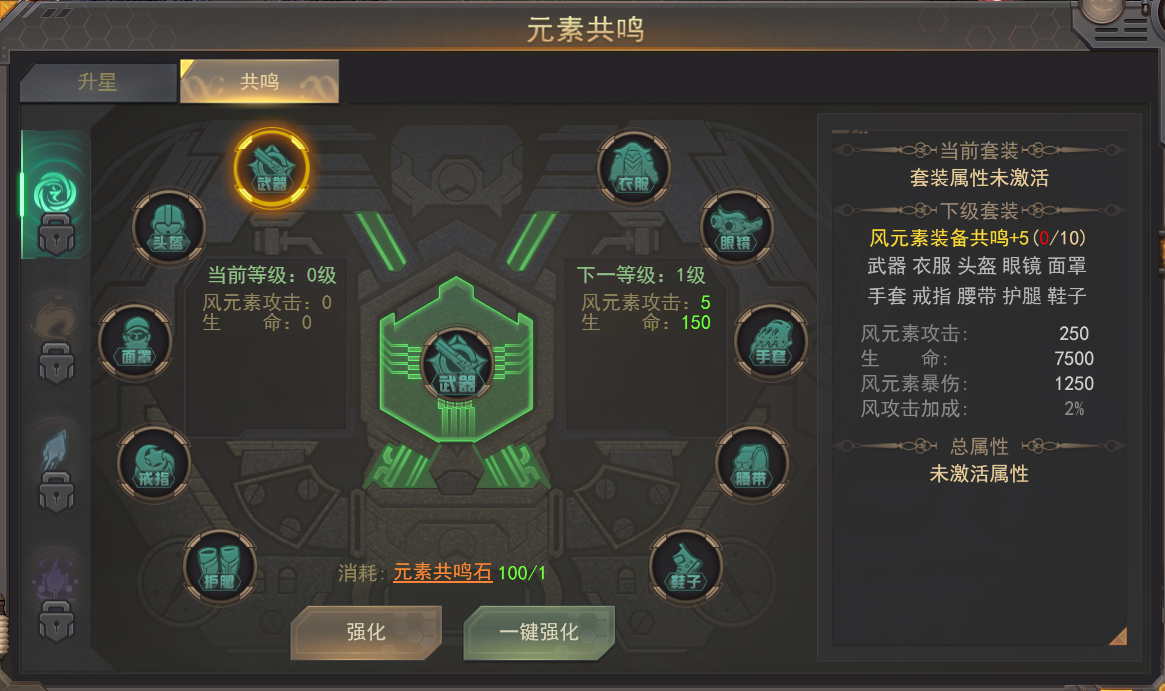The image size is (1165, 691).
Task: Select the 护腿 equipment slot
Action: point(220,566)
